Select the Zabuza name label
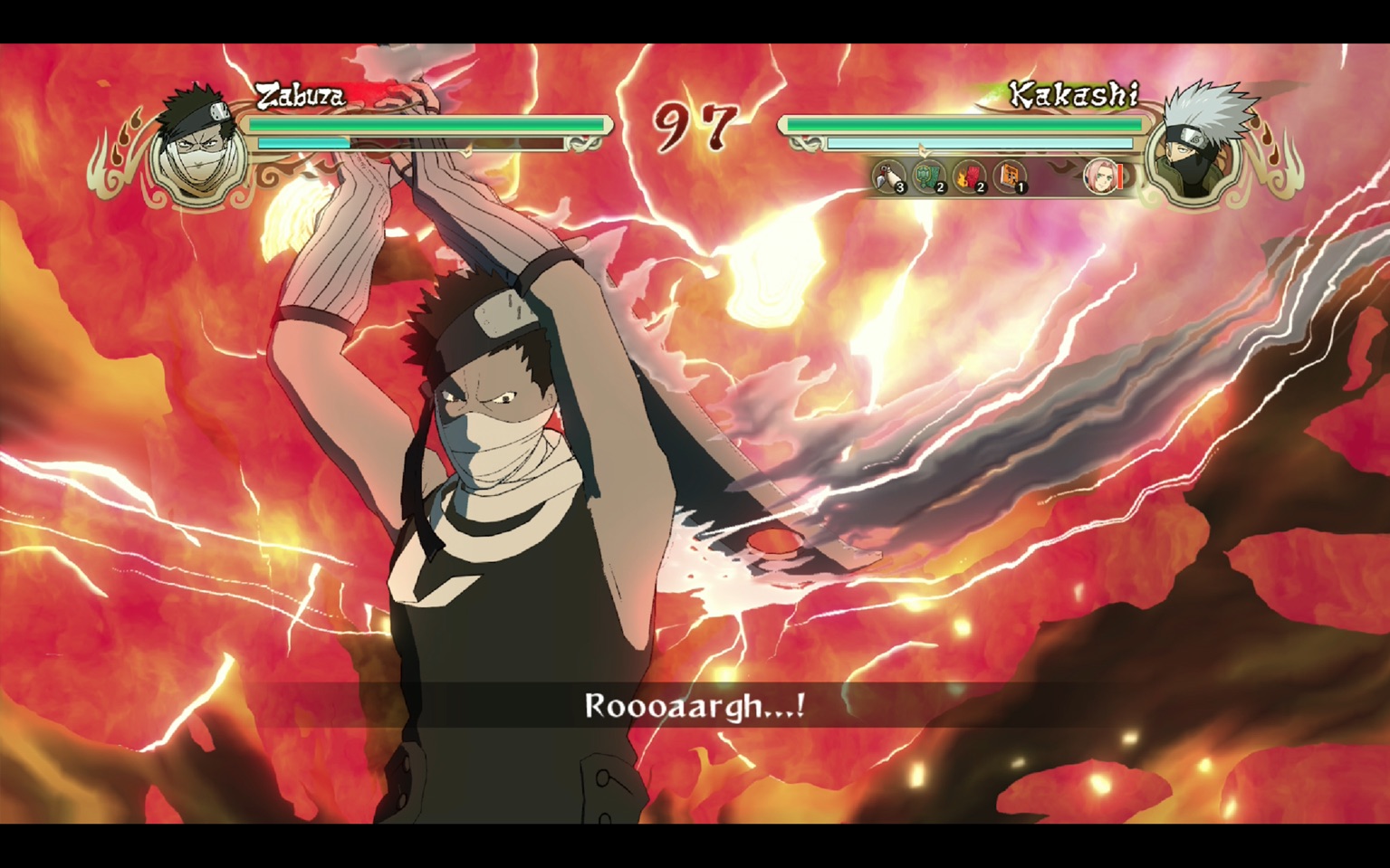 click(300, 93)
